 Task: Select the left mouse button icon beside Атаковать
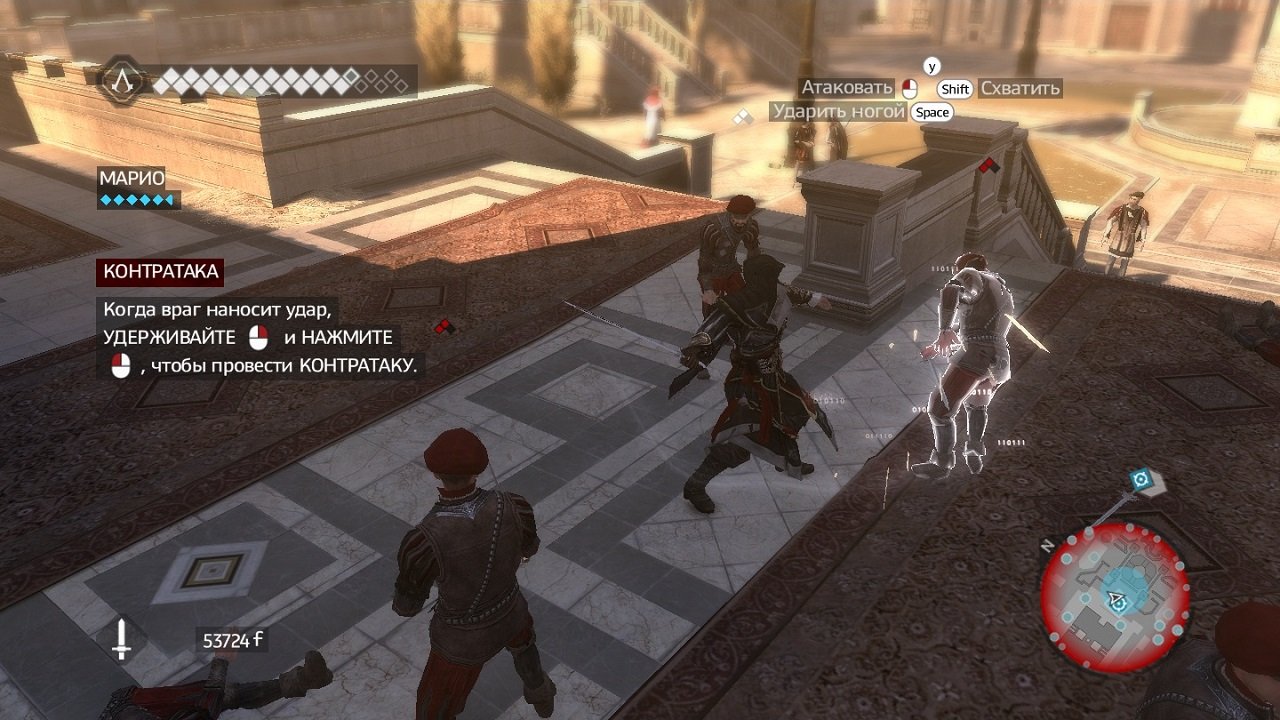coord(910,88)
